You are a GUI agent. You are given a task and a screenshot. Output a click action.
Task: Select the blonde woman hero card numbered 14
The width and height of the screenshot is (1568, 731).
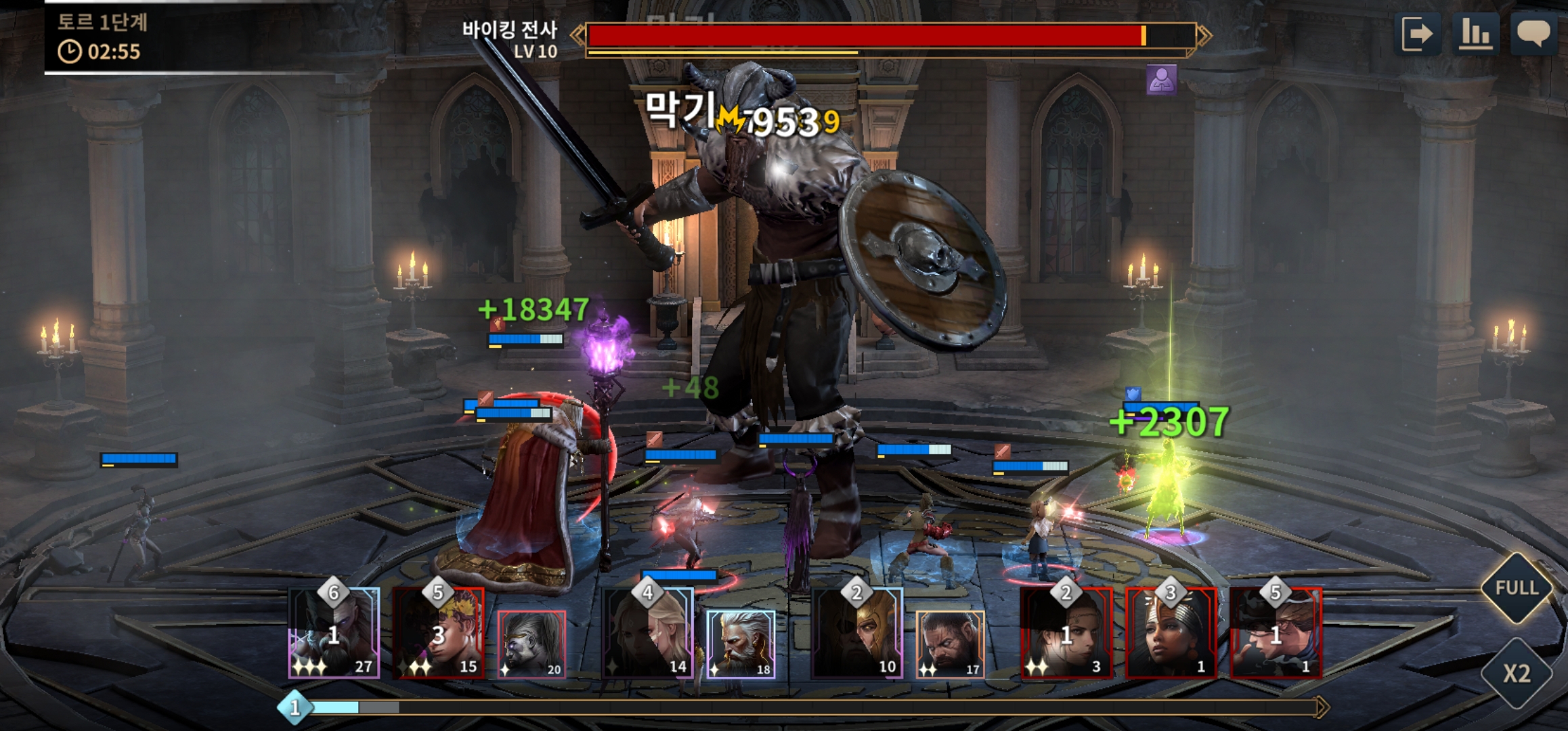click(x=648, y=633)
